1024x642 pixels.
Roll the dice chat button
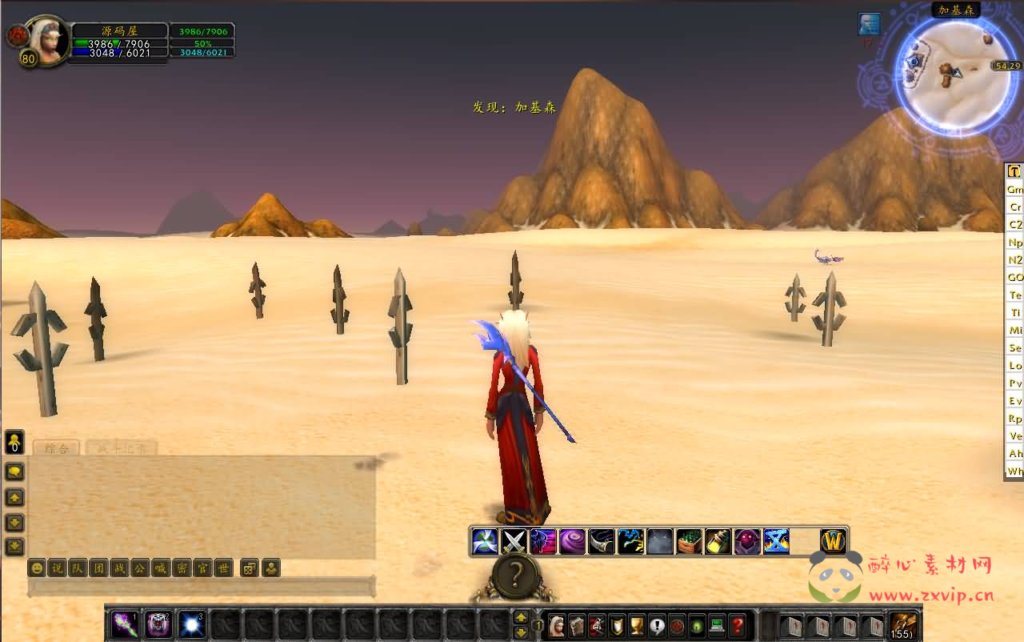[250, 568]
